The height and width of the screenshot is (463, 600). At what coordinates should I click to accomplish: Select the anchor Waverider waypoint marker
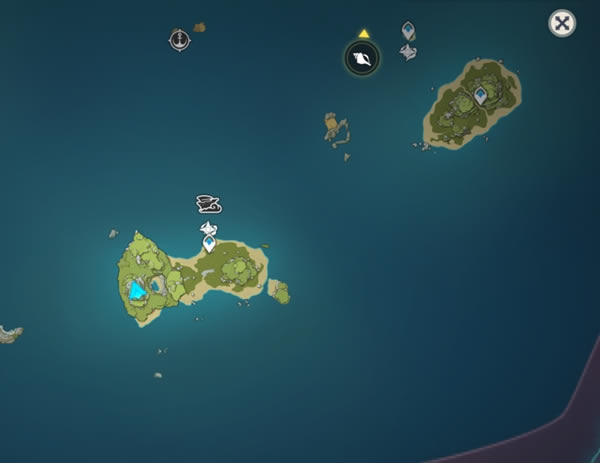[x=179, y=40]
